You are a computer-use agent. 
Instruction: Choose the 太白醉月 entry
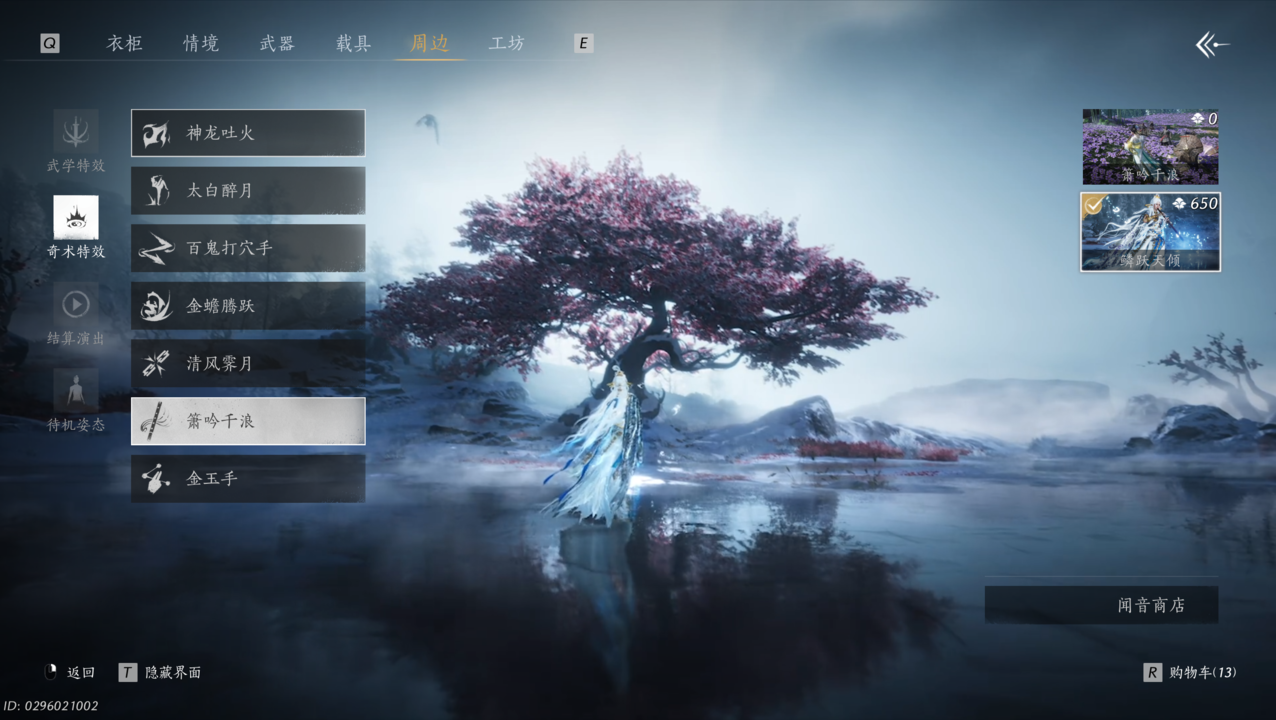click(248, 190)
